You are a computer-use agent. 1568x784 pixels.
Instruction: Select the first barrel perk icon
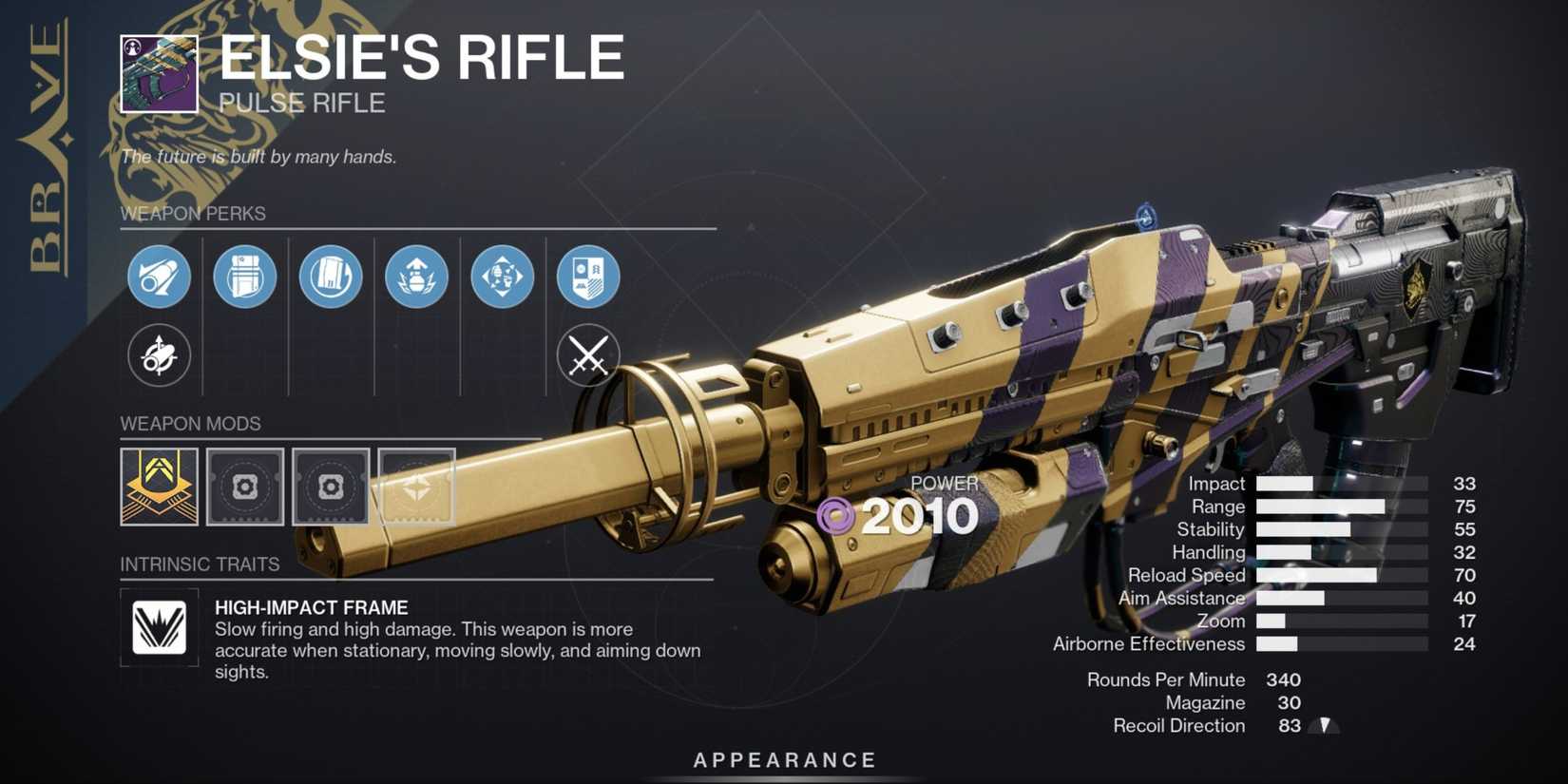coord(160,277)
